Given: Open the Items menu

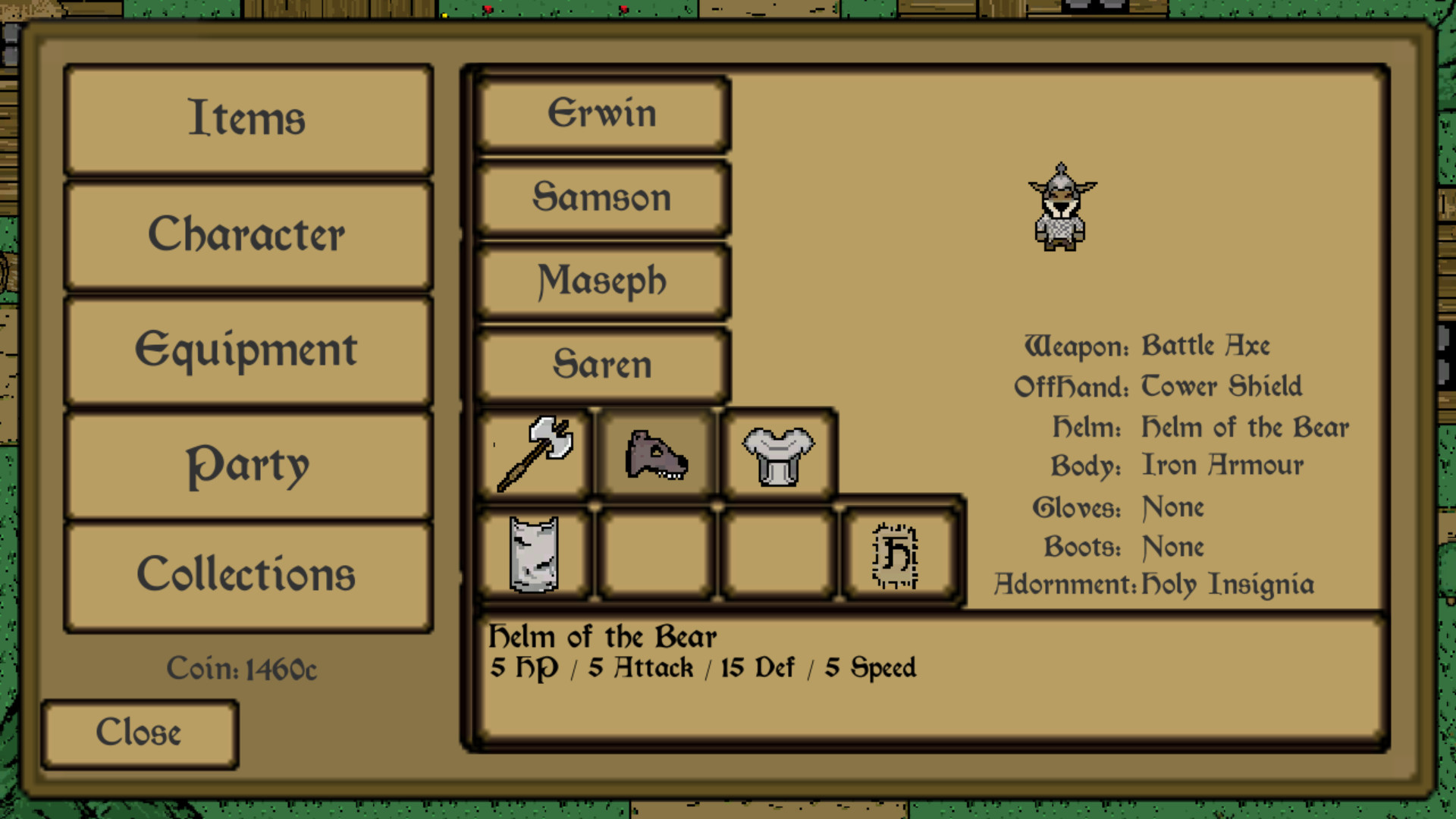Looking at the screenshot, I should (x=247, y=119).
